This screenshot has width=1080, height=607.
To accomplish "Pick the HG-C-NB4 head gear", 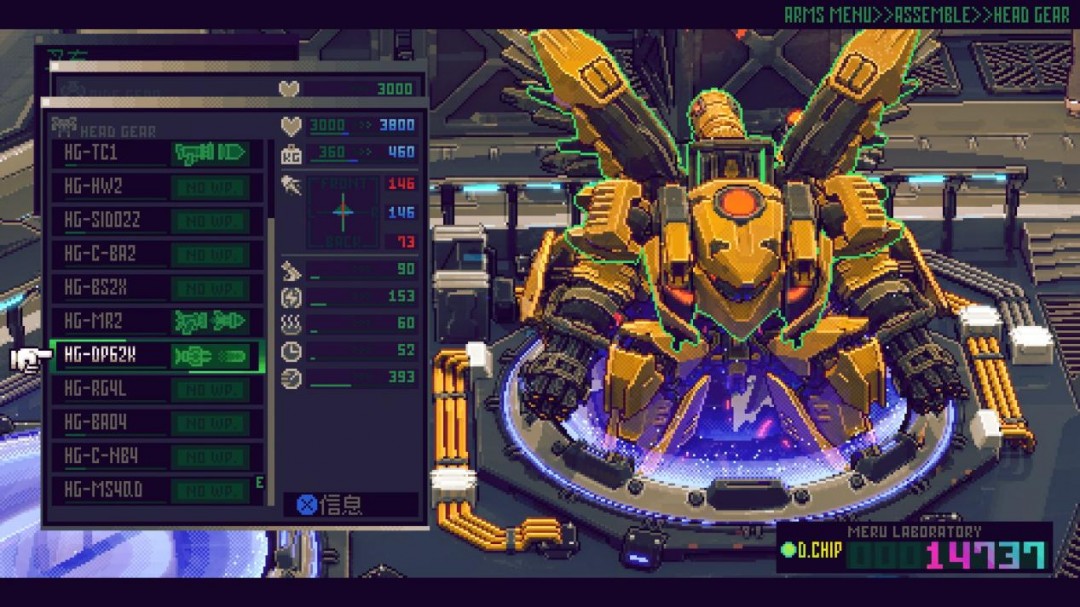I will click(157, 457).
